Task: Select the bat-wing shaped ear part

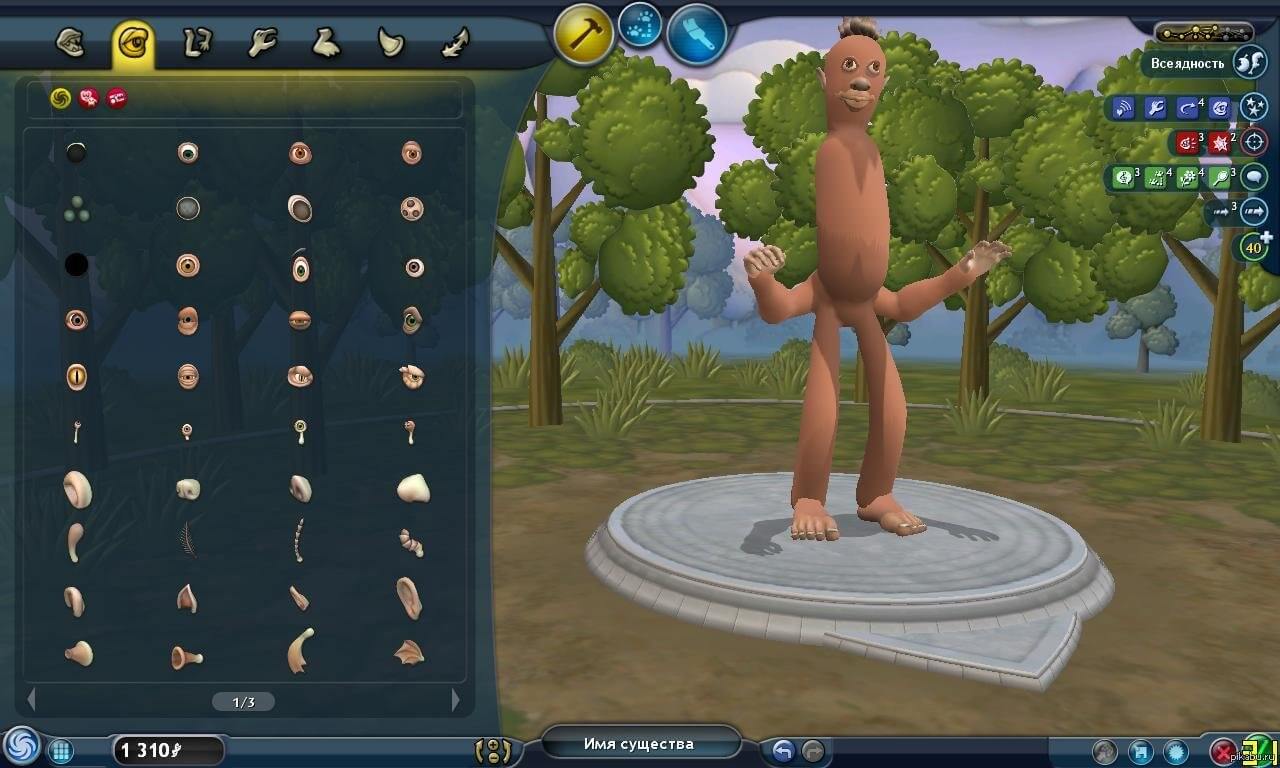Action: pos(410,652)
